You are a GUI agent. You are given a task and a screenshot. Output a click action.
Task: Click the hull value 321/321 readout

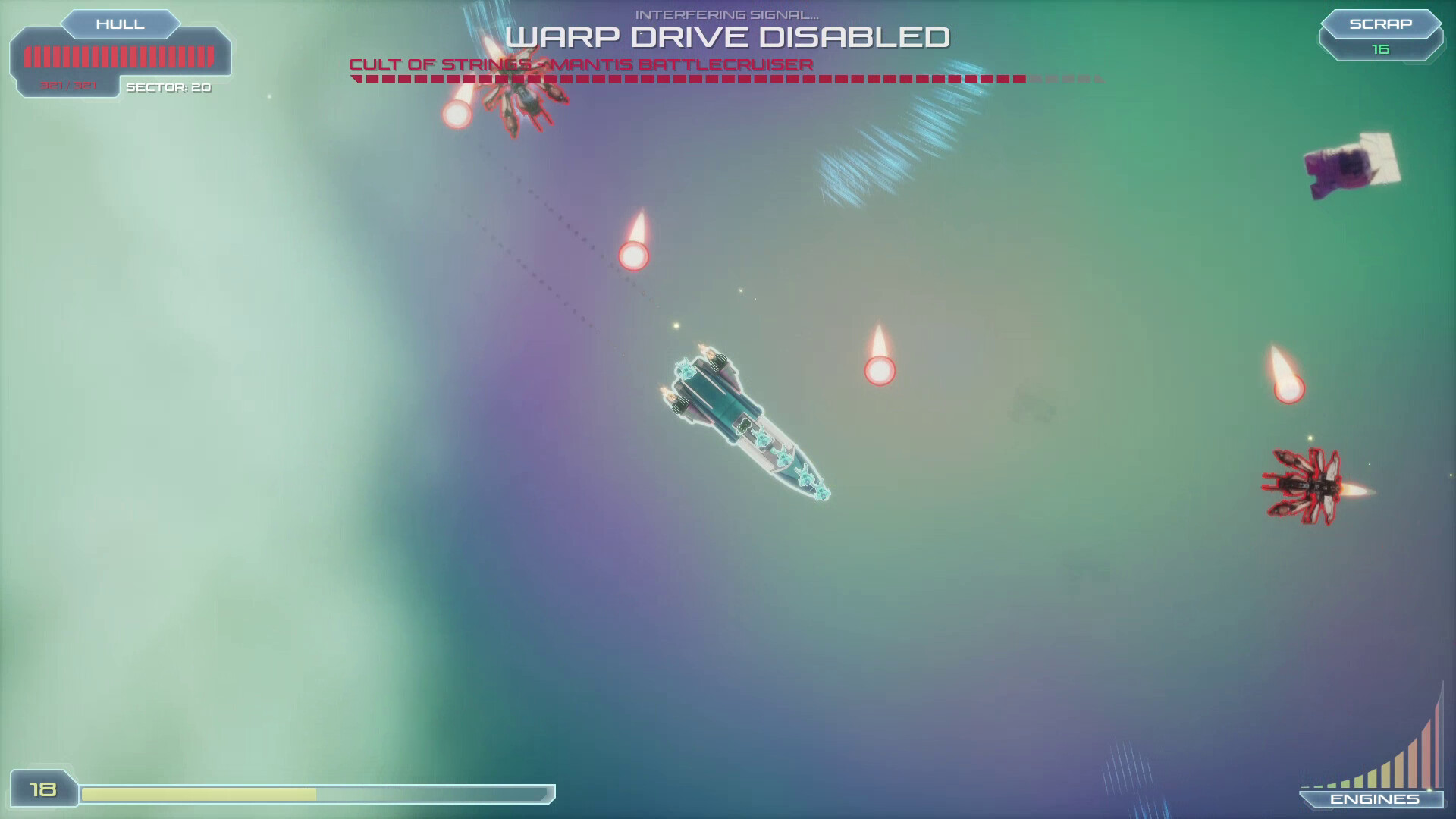[67, 85]
